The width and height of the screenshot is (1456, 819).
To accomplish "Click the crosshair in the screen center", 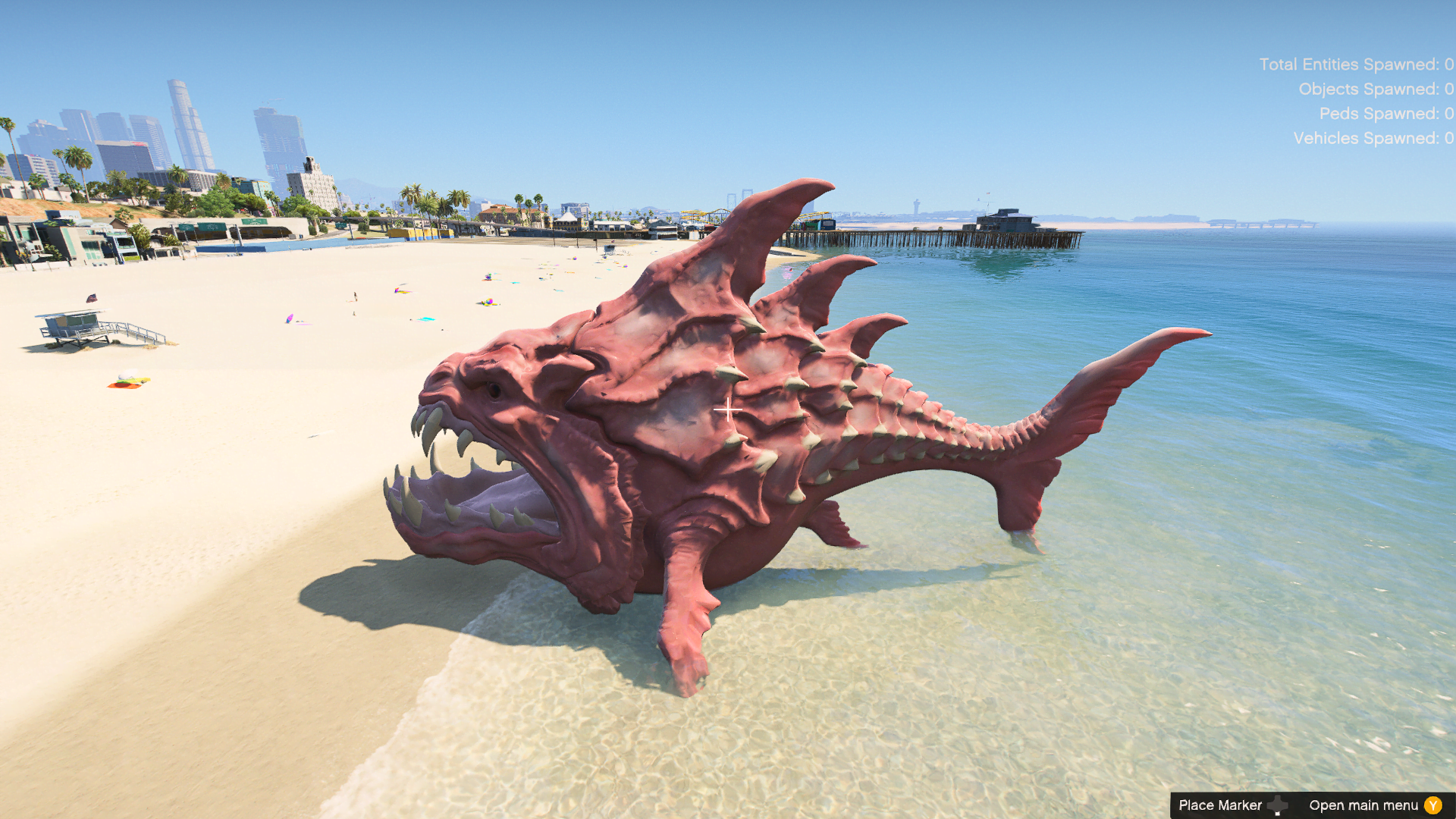I will 727,408.
